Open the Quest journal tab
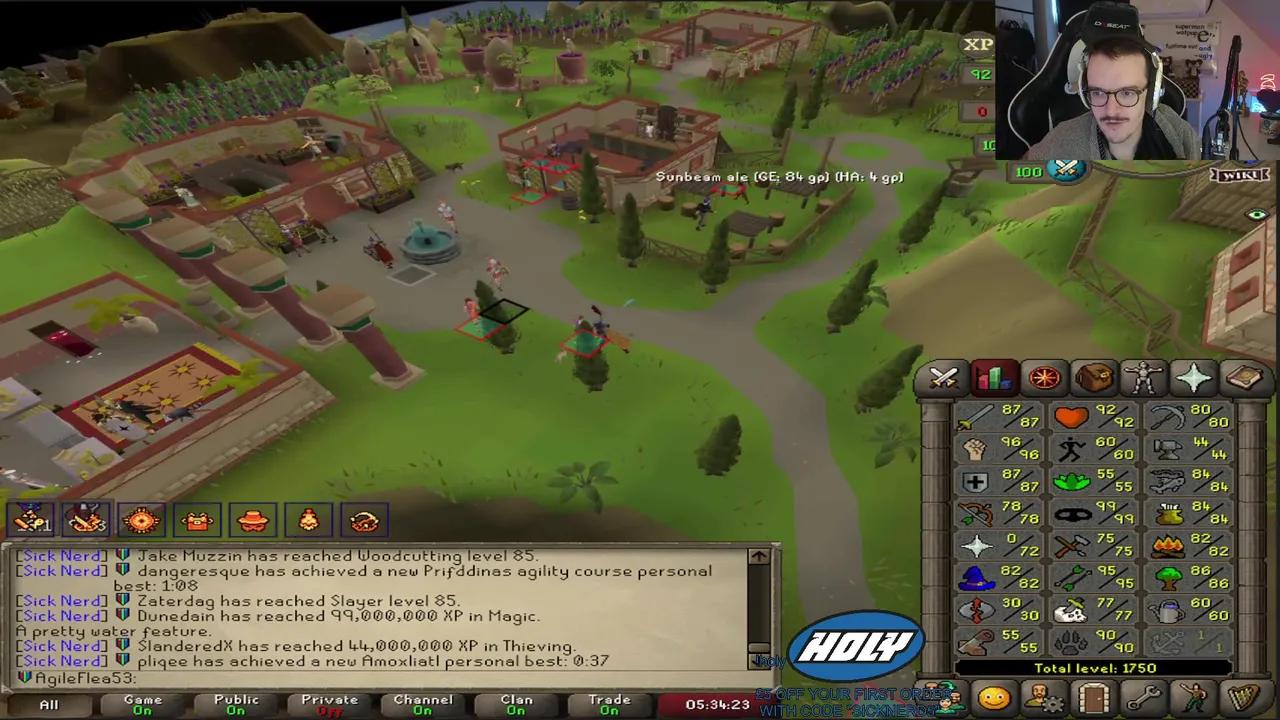Viewport: 1280px width, 720px height. click(x=1044, y=377)
